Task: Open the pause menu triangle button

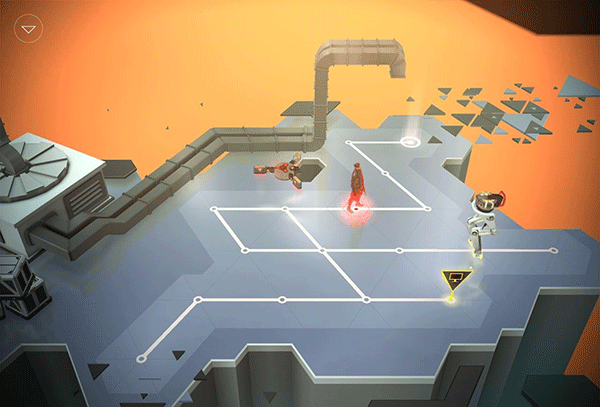Action: 29,28
